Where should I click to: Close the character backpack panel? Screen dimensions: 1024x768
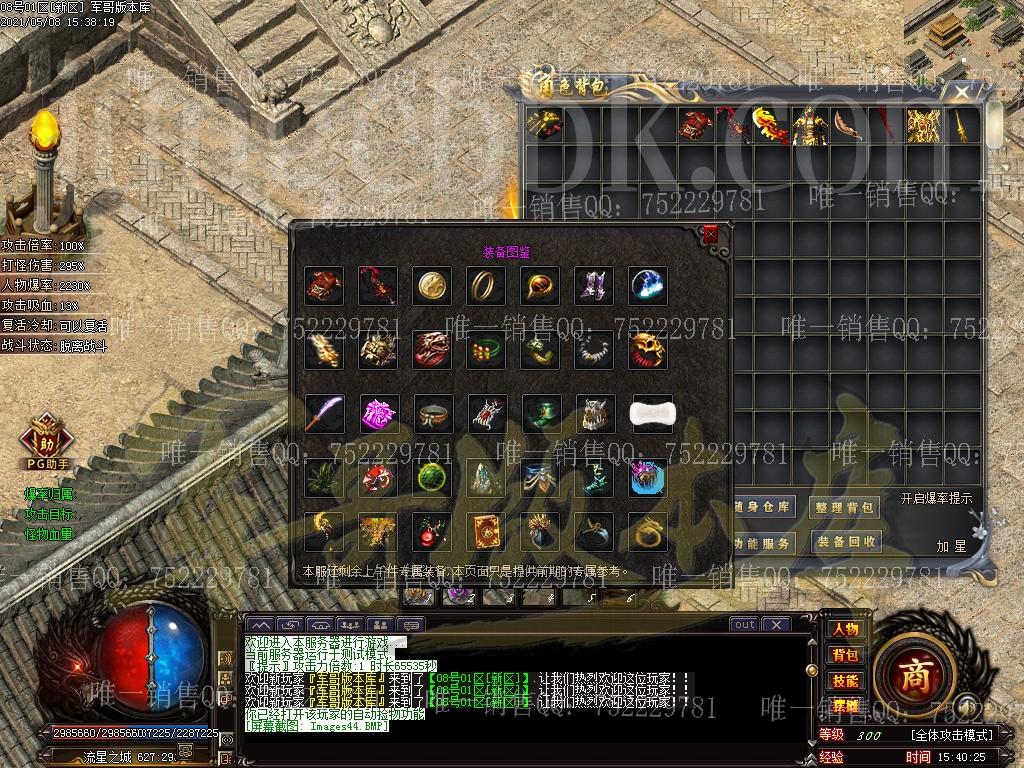(962, 93)
